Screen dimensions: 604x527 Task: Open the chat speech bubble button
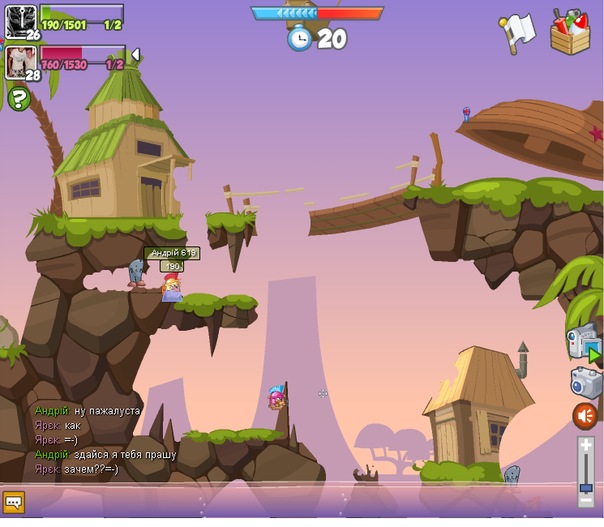click(14, 502)
